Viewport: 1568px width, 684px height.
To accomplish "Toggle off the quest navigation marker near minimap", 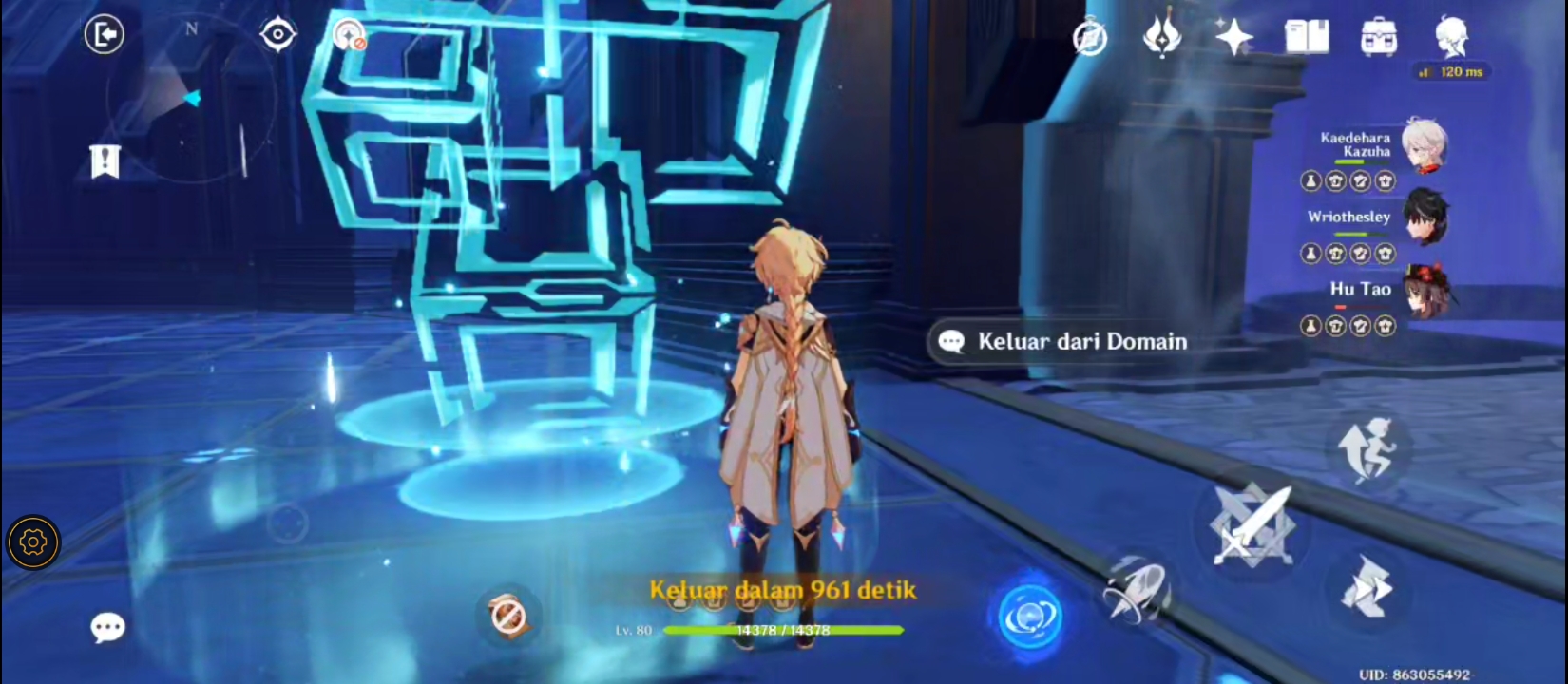I will [347, 35].
